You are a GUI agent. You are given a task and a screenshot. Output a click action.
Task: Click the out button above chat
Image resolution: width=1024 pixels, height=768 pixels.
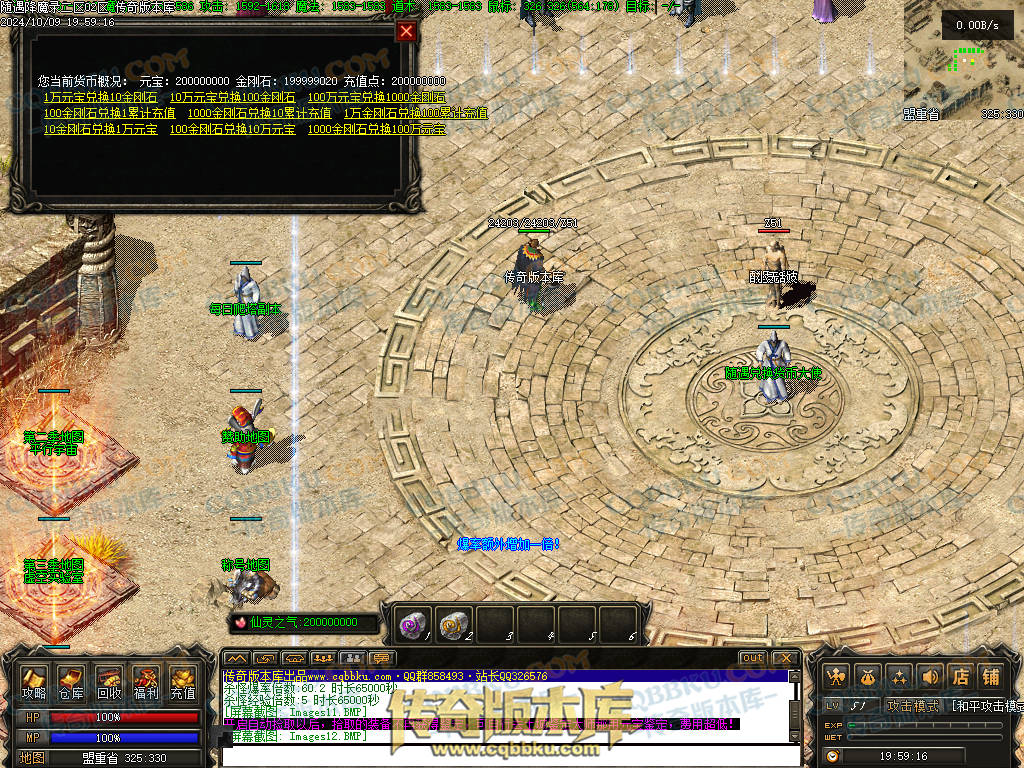coord(753,658)
